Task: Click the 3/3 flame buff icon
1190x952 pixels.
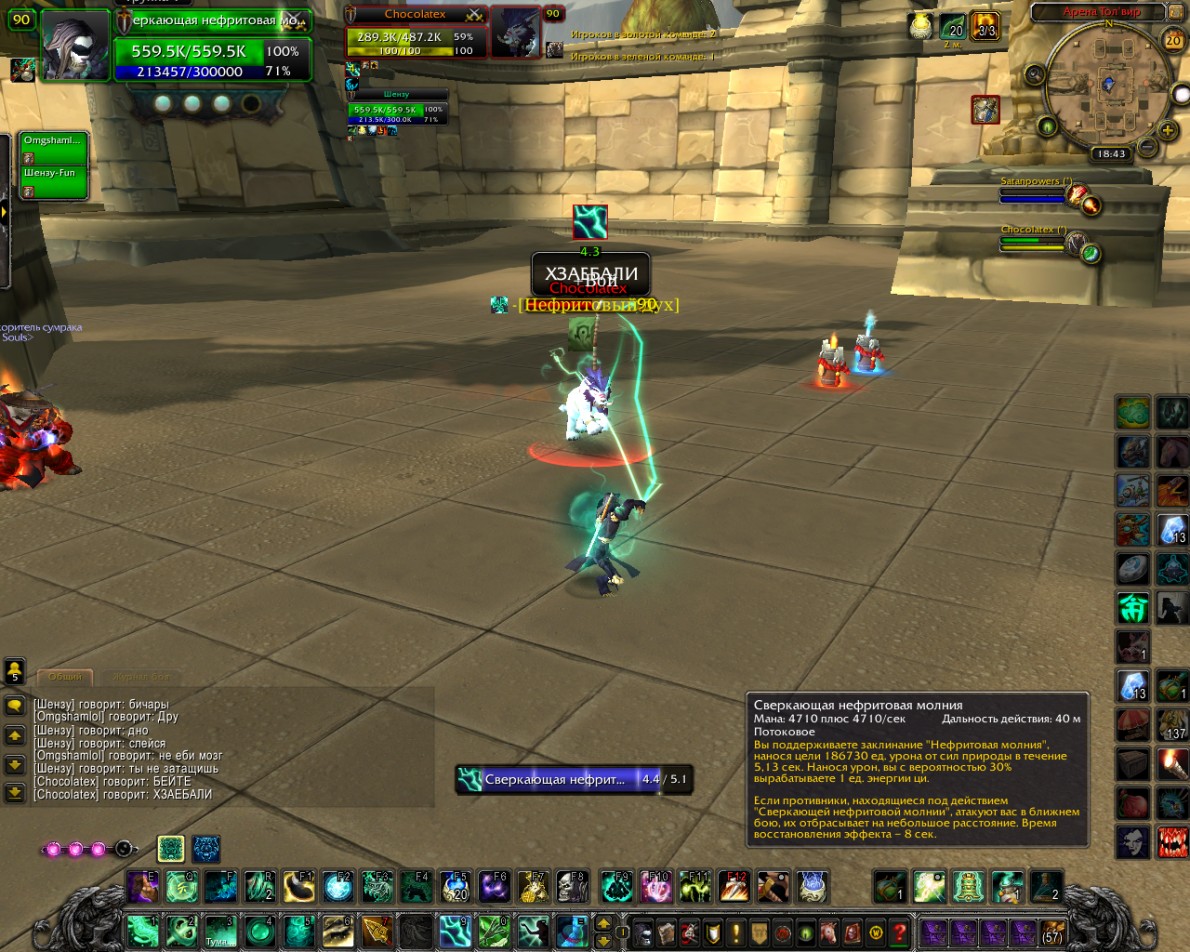Action: pos(985,26)
